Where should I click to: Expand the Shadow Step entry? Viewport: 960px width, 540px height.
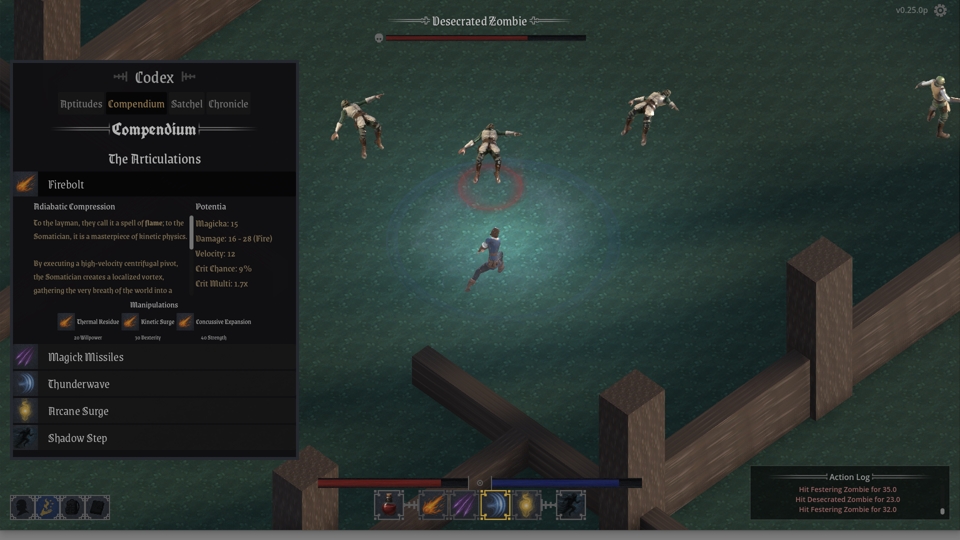pos(155,438)
